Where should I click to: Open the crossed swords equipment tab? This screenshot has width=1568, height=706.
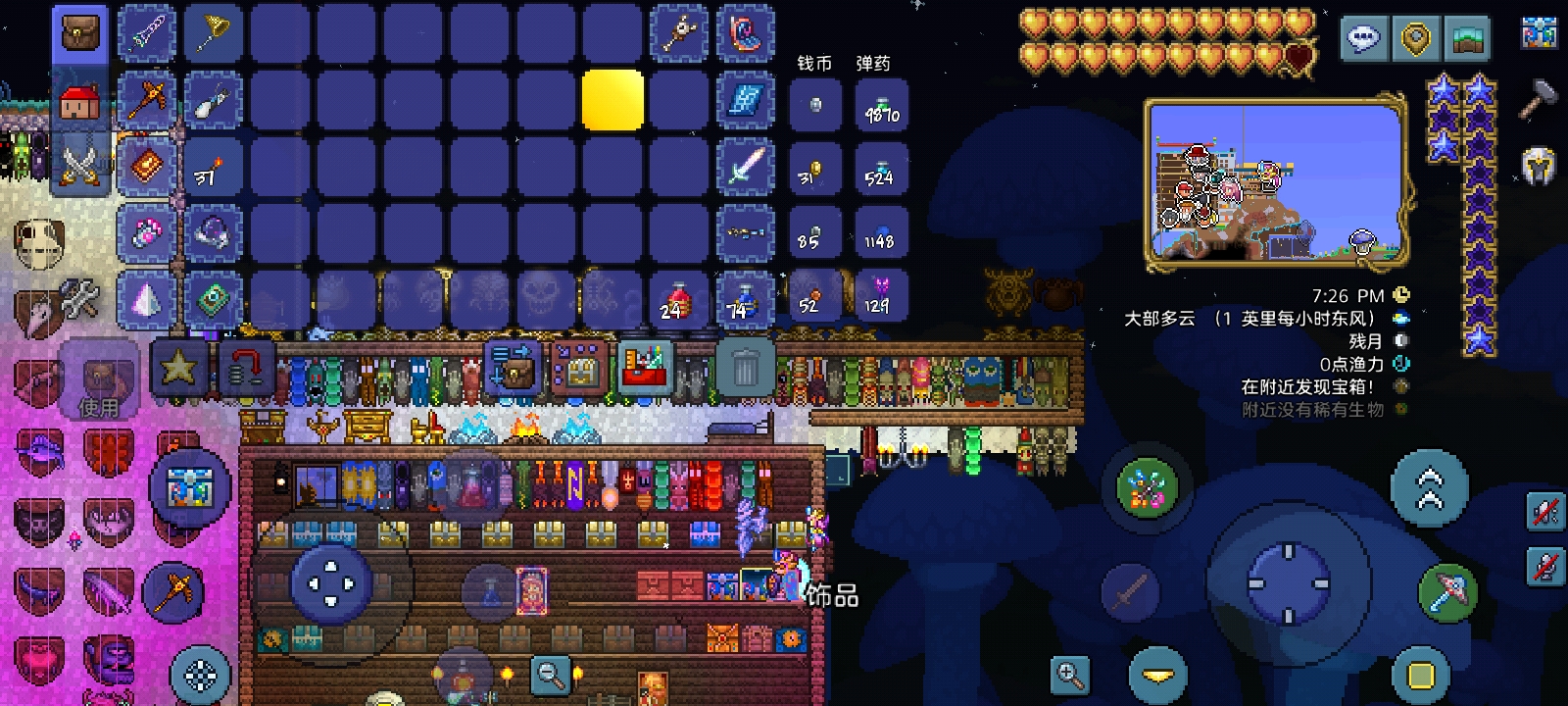(80, 164)
